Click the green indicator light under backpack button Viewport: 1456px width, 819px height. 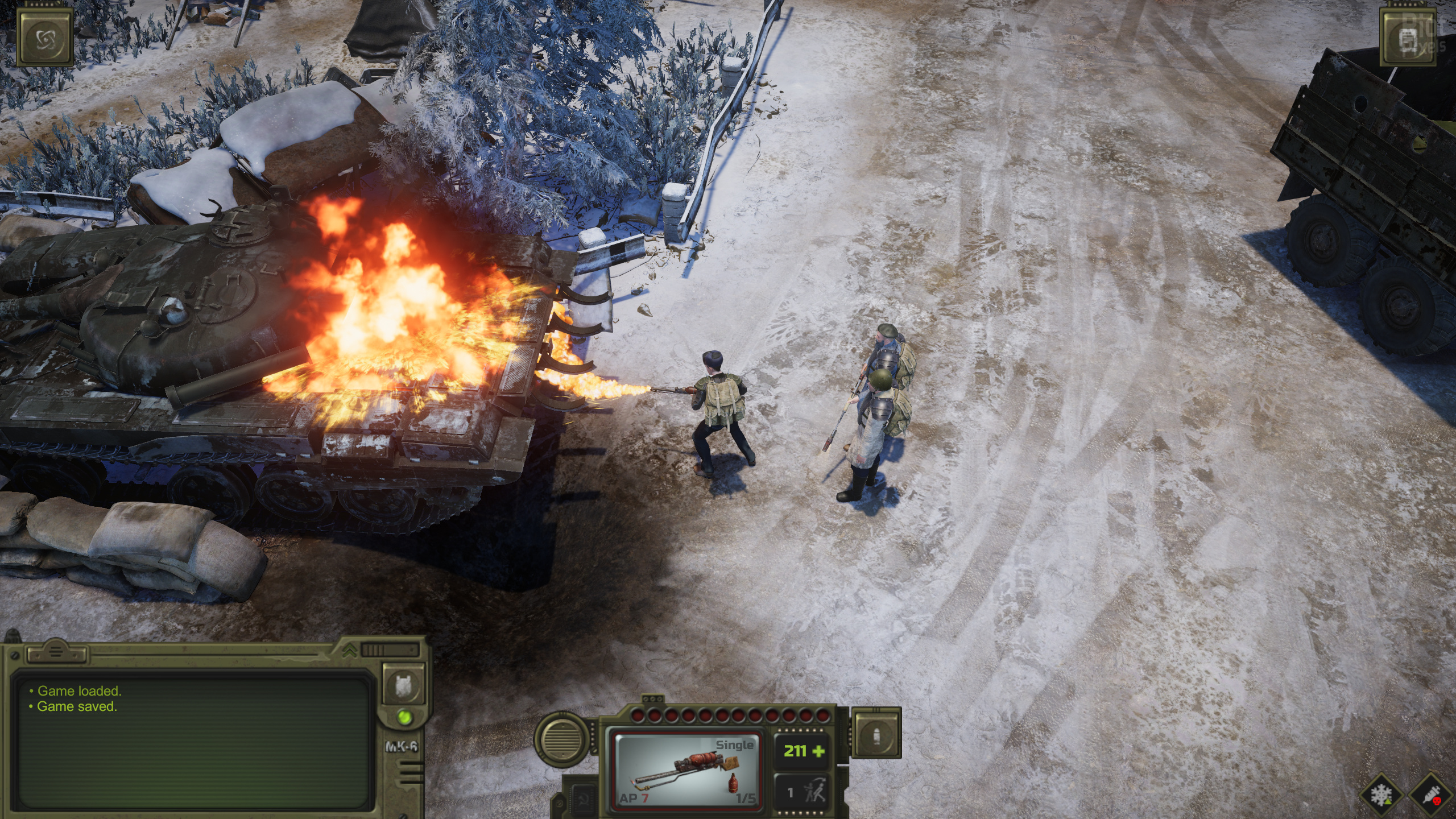pos(405,717)
